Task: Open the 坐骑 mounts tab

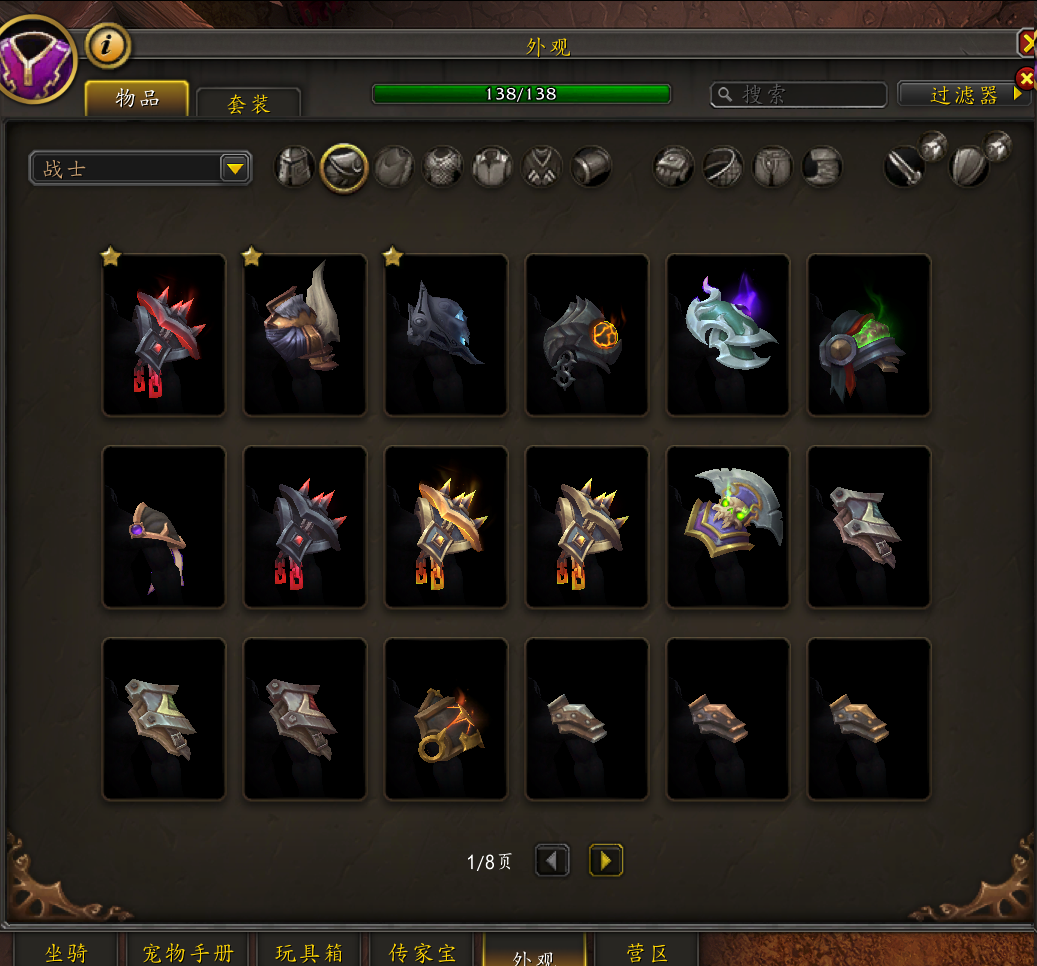Action: (66, 952)
